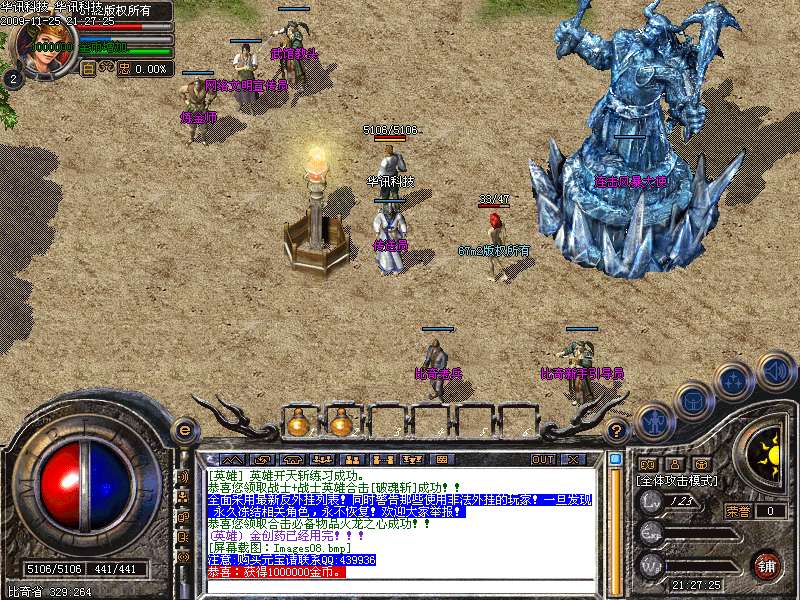Click the OUT button above chat
Image resolution: width=800 pixels, height=600 pixels.
click(543, 459)
